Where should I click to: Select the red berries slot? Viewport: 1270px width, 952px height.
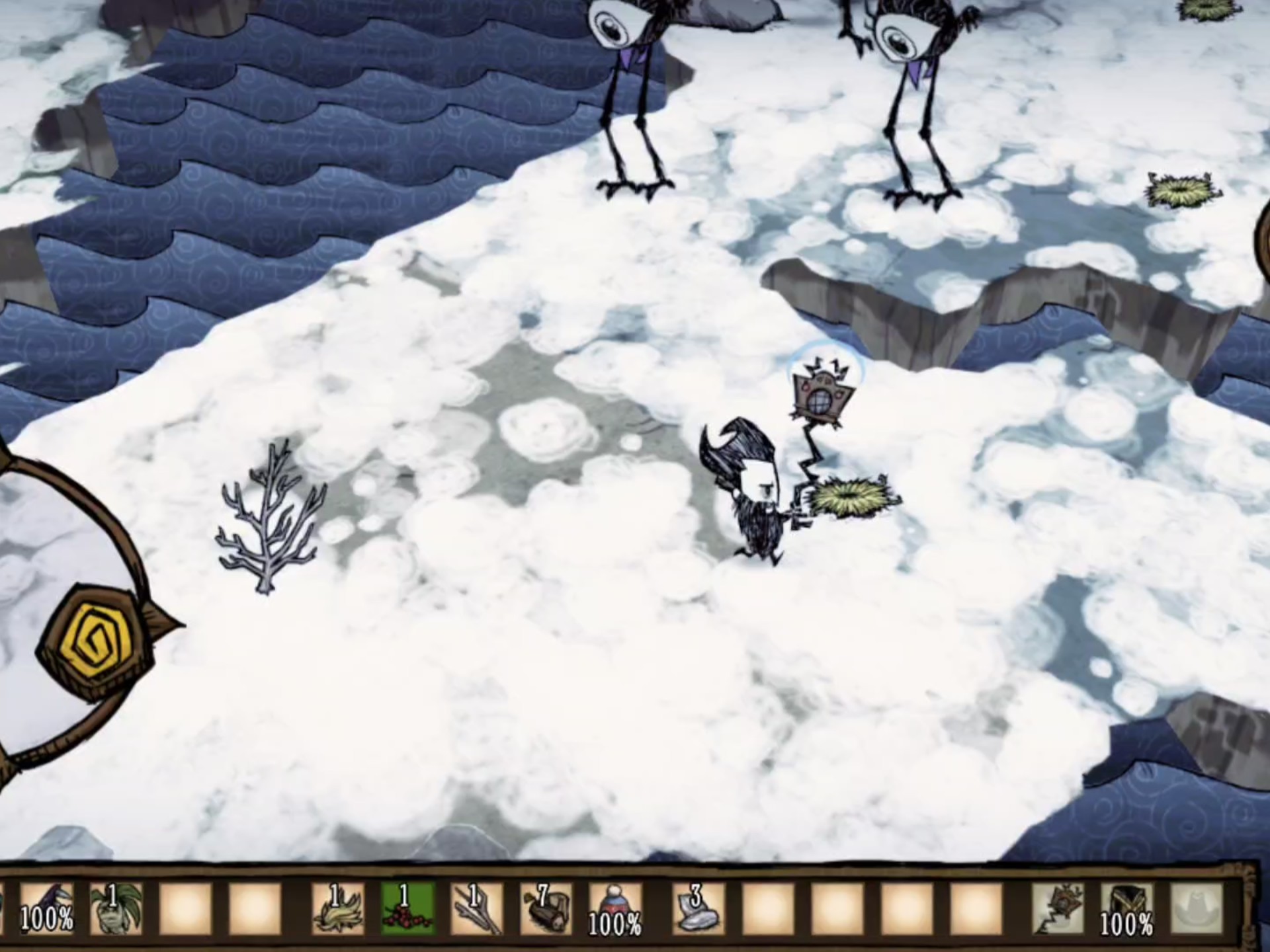click(407, 908)
